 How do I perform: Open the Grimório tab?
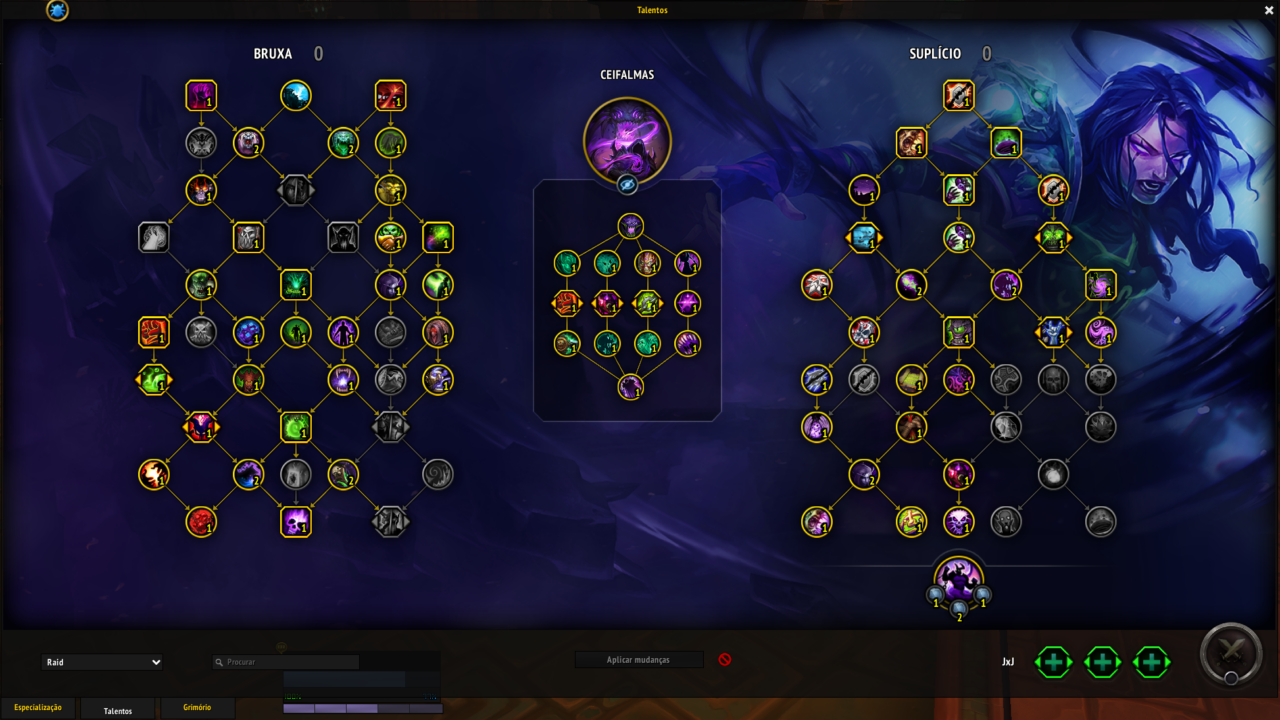(197, 708)
